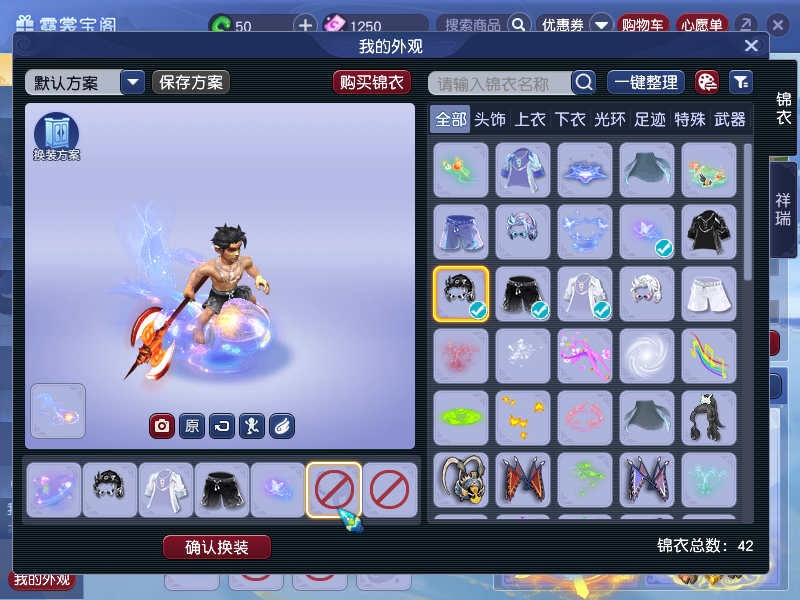Focus the 请输入锦衣名称 search field
Screen dimensions: 800x600
click(499, 83)
